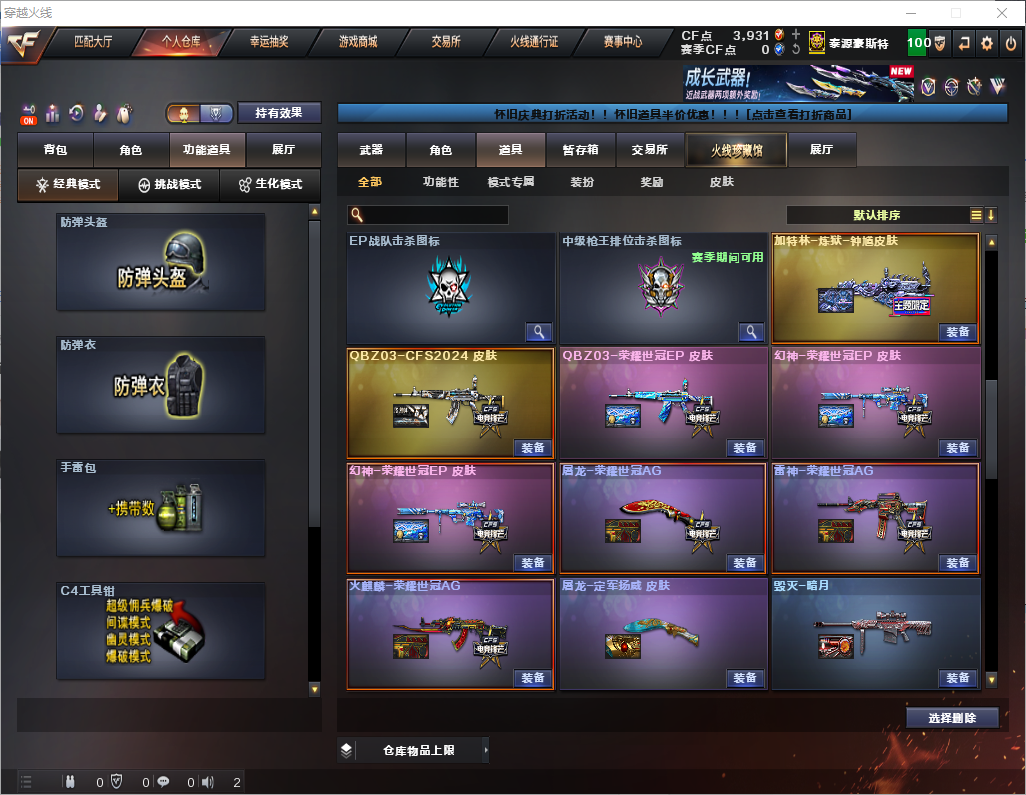Image resolution: width=1026 pixels, height=795 pixels.
Task: Open the 交易所 exchange in top navigation
Action: click(x=446, y=42)
